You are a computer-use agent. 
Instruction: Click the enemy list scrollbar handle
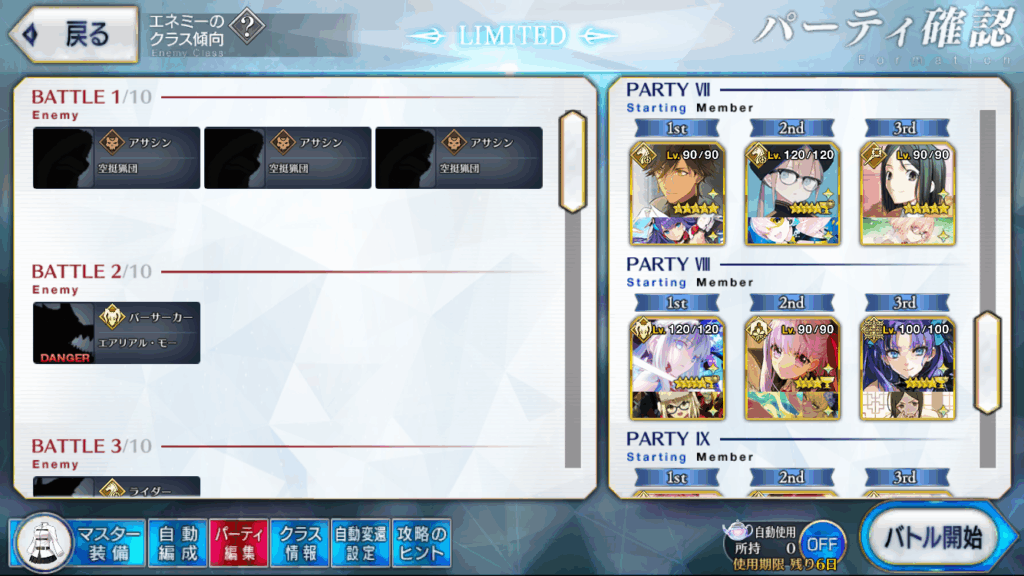tap(572, 160)
